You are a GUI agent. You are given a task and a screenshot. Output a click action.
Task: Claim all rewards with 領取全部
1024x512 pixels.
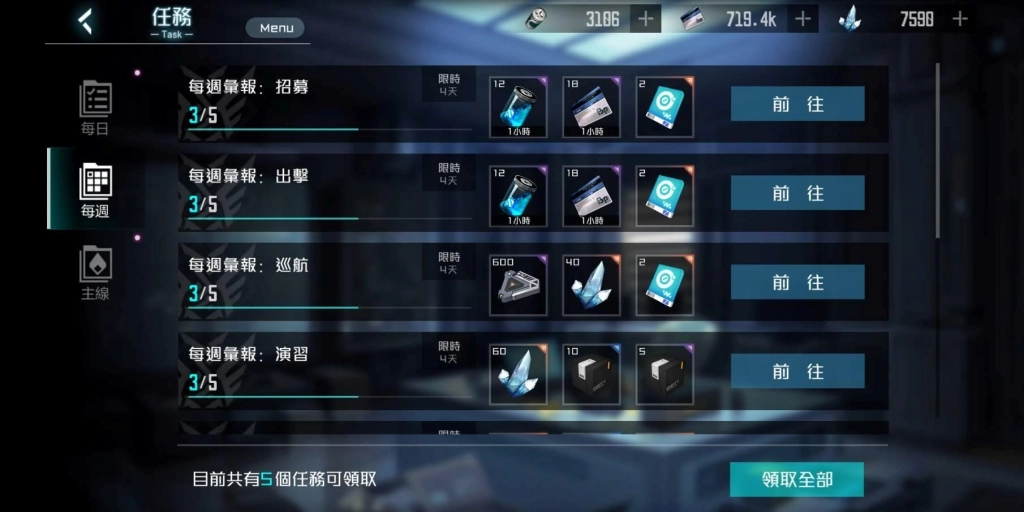[x=796, y=480]
